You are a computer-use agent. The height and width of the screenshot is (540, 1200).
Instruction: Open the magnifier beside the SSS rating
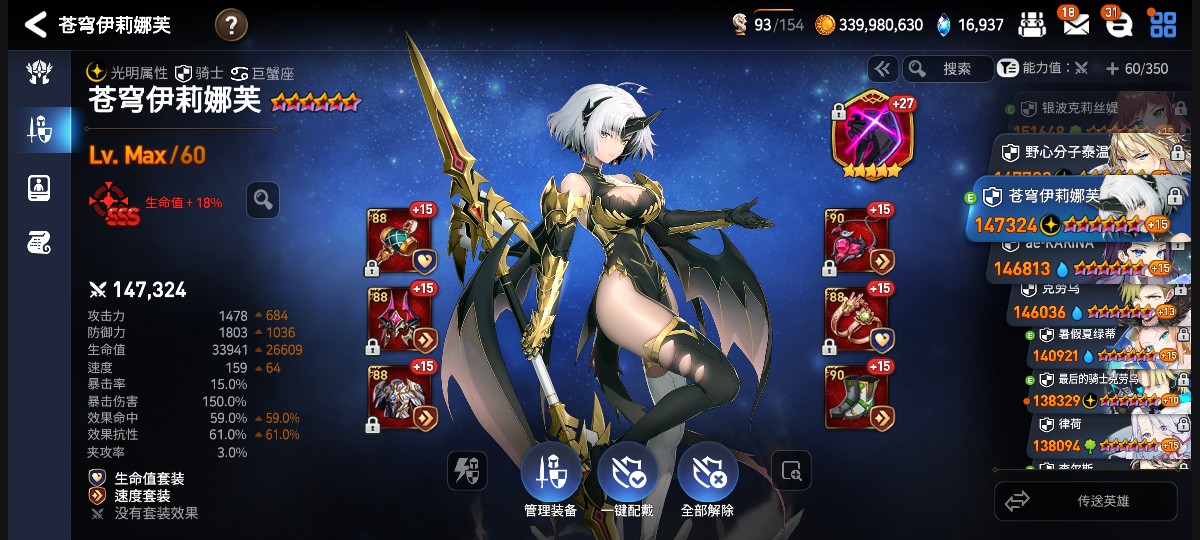263,200
